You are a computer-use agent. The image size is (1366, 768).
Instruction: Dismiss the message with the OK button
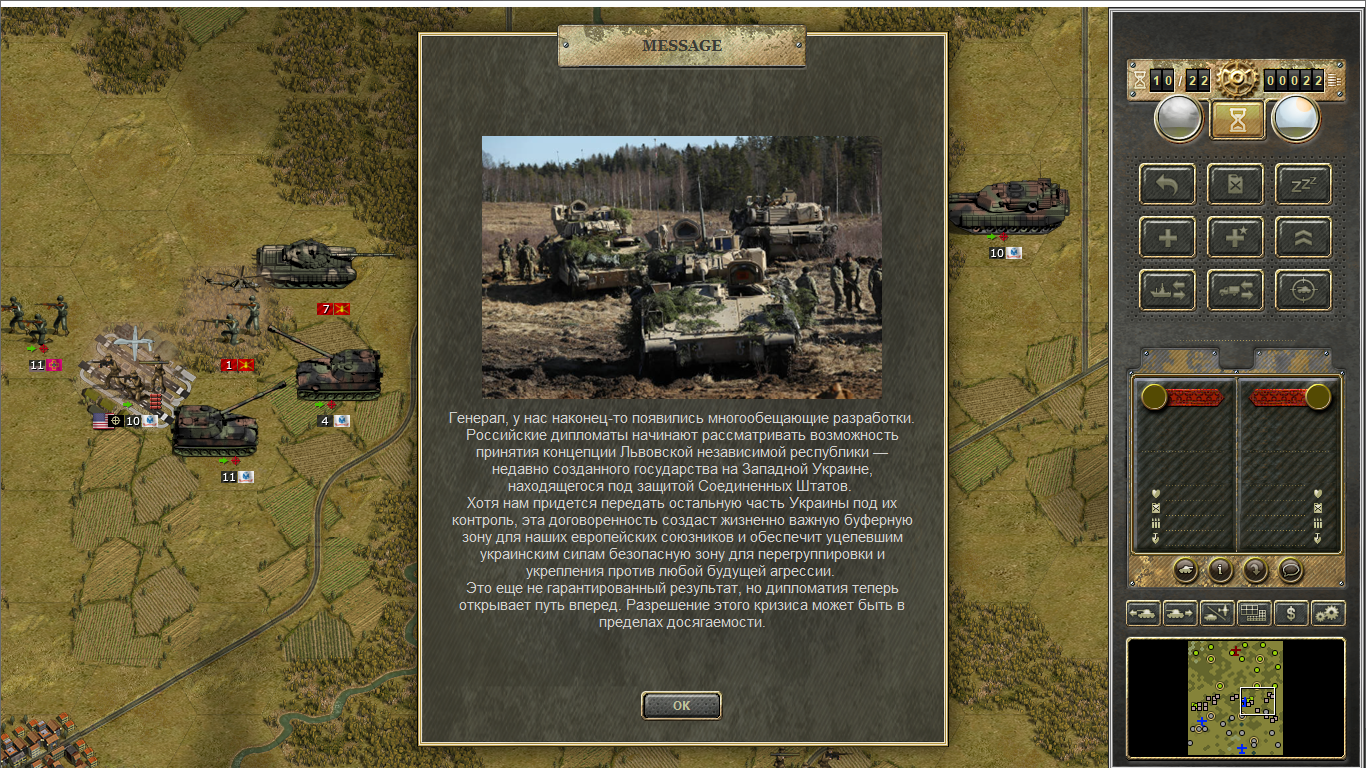coord(681,705)
